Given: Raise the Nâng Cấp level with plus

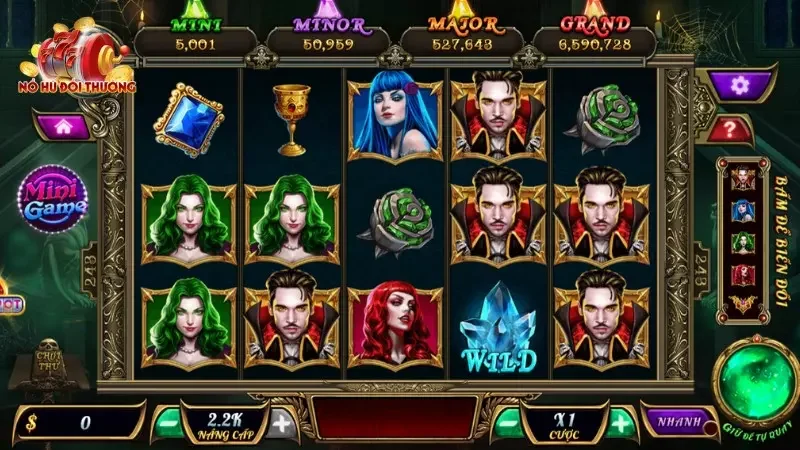Looking at the screenshot, I should pyautogui.click(x=283, y=423).
